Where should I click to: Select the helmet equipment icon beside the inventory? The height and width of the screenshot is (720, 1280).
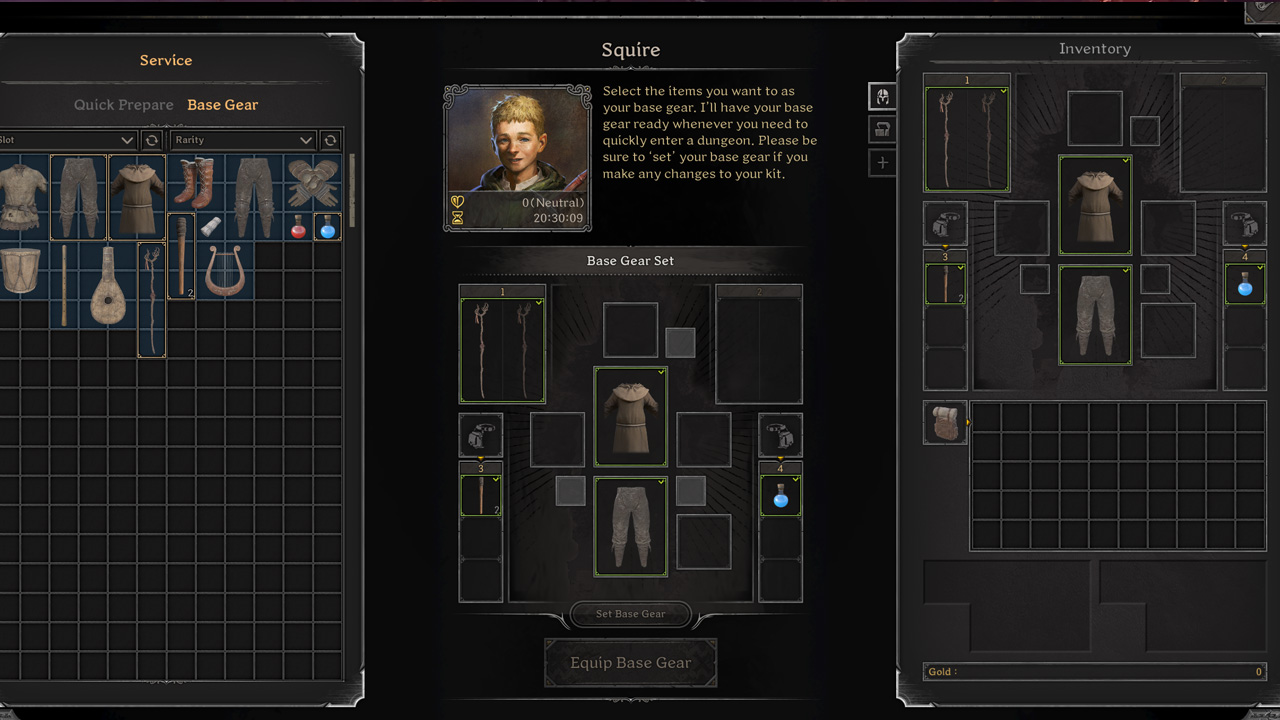(881, 96)
